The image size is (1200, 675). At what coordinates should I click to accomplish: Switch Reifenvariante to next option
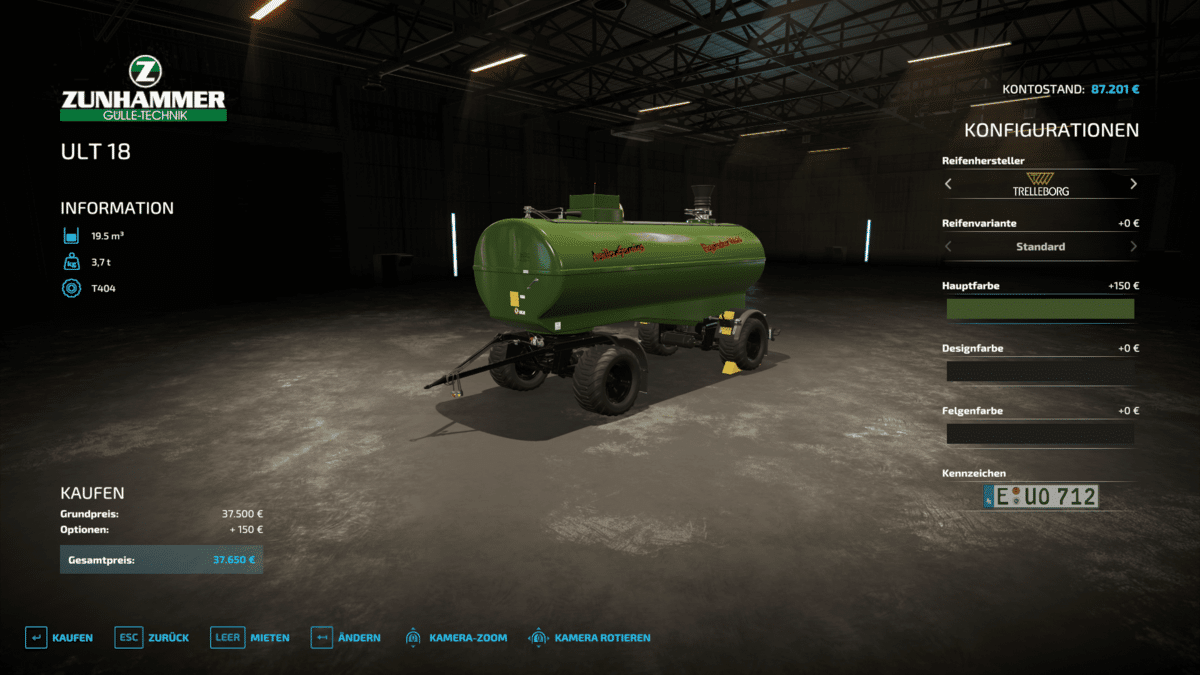click(1133, 246)
